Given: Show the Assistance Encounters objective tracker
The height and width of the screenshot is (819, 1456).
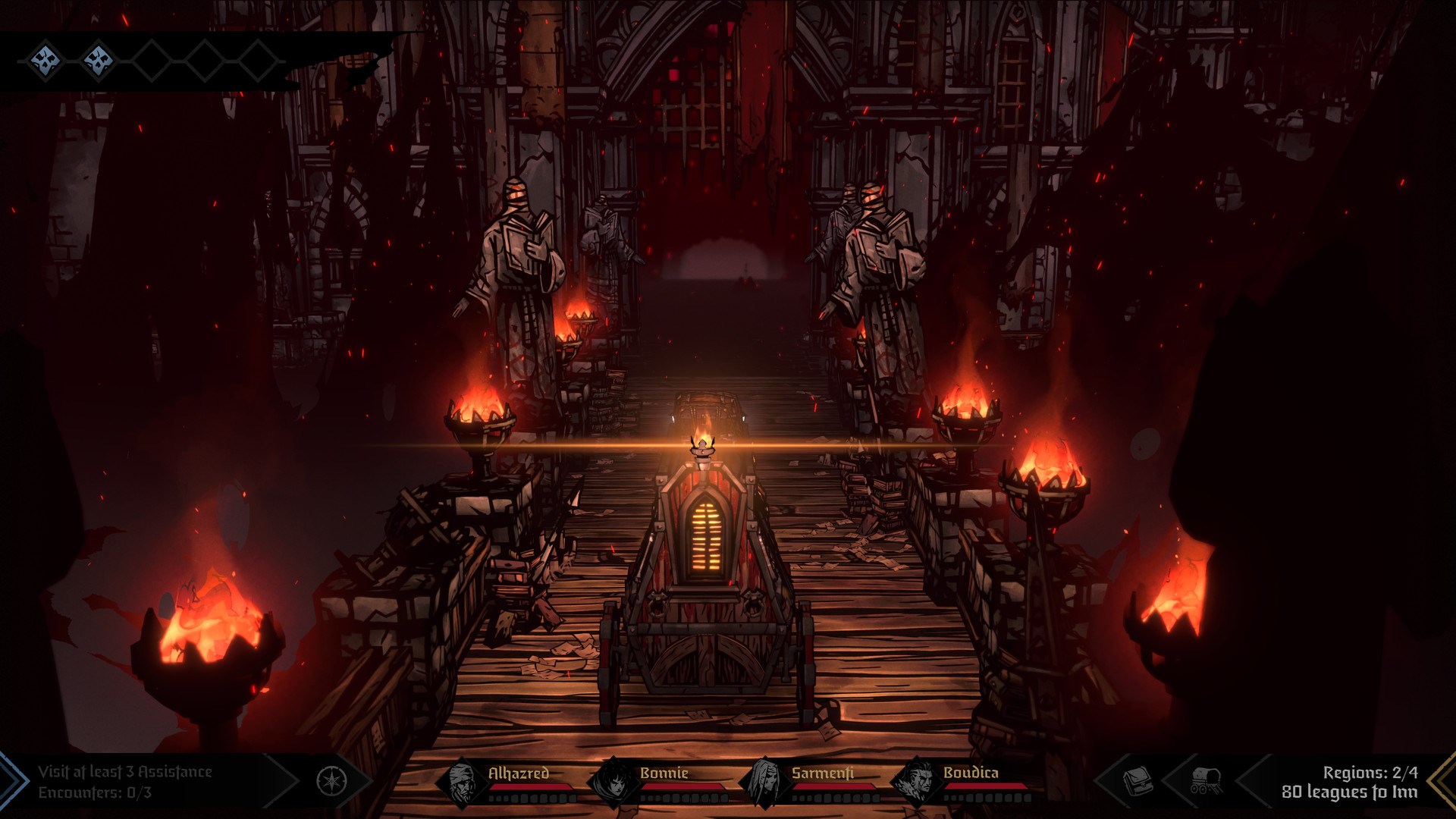Looking at the screenshot, I should tap(125, 782).
